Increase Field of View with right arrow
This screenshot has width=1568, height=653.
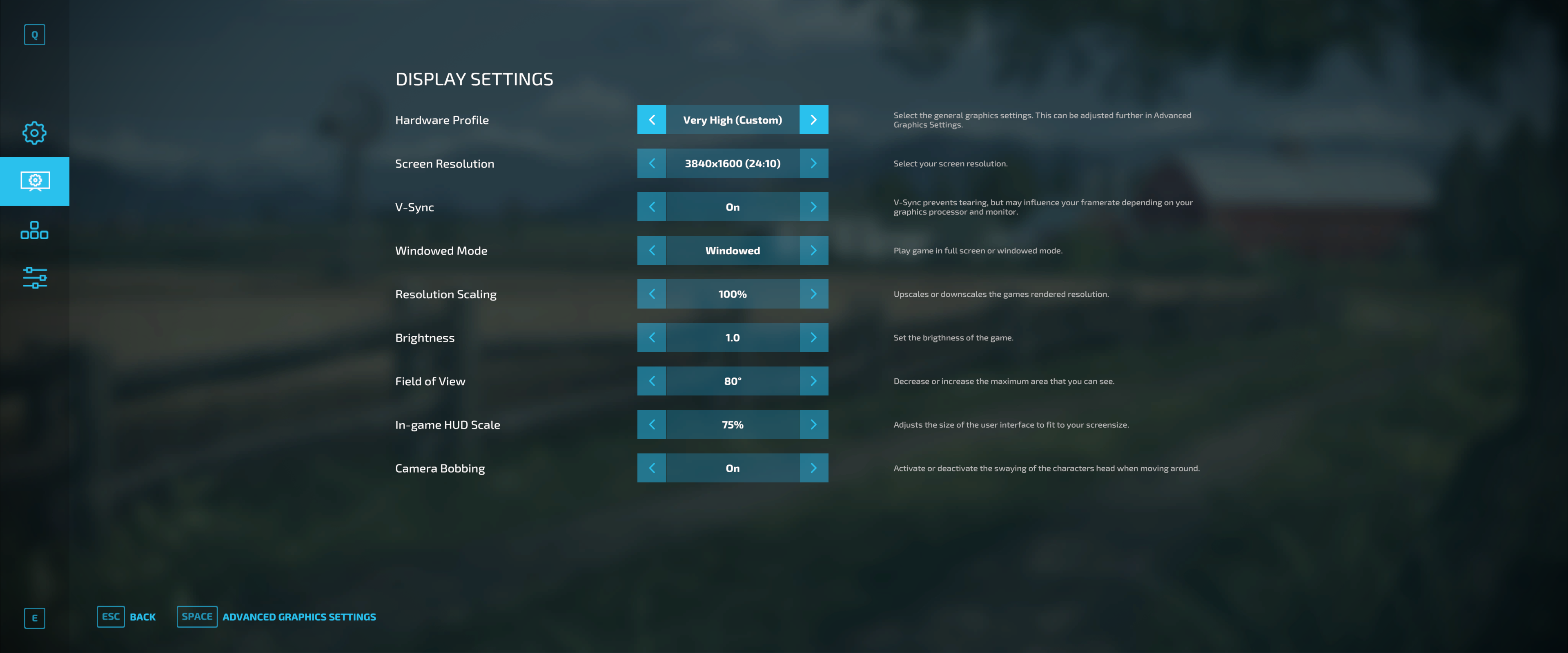(815, 380)
